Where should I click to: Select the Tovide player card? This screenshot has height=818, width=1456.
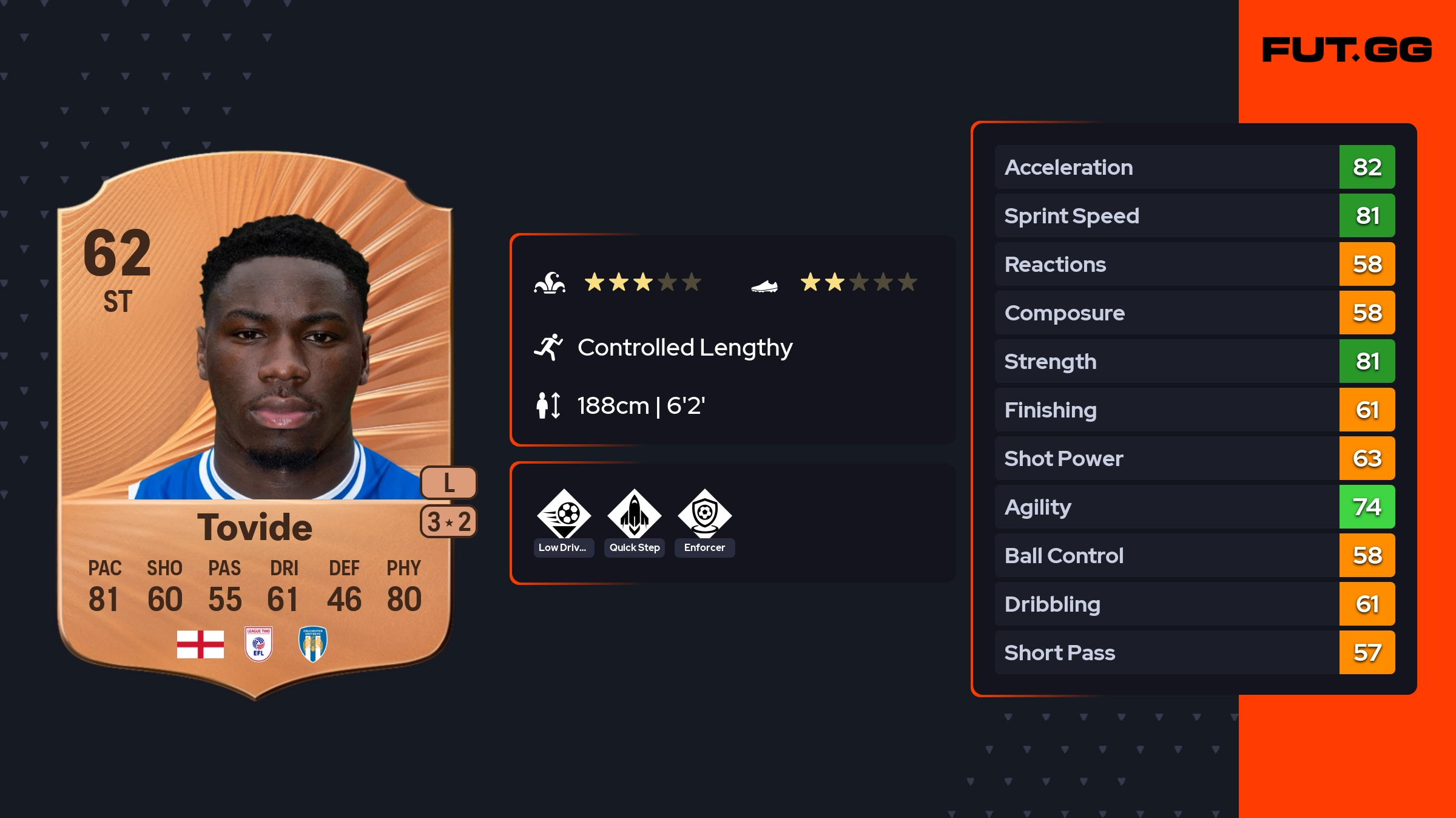[x=255, y=425]
